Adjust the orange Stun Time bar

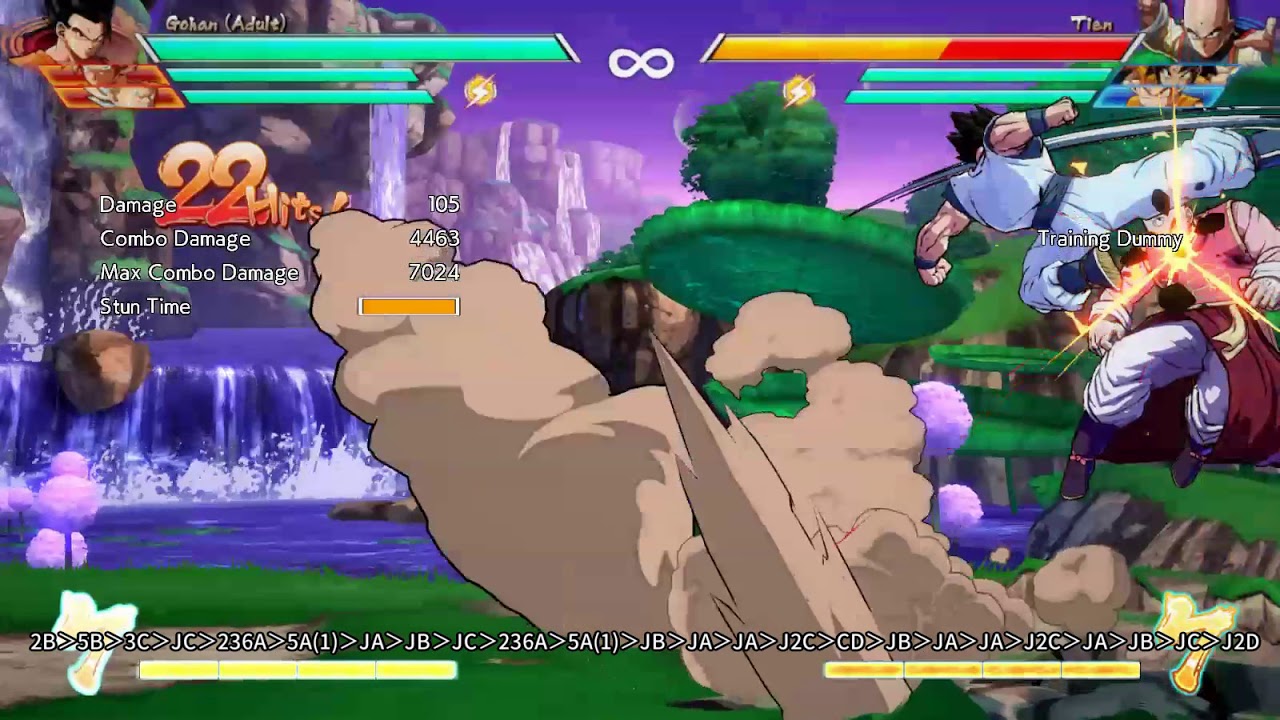click(407, 306)
